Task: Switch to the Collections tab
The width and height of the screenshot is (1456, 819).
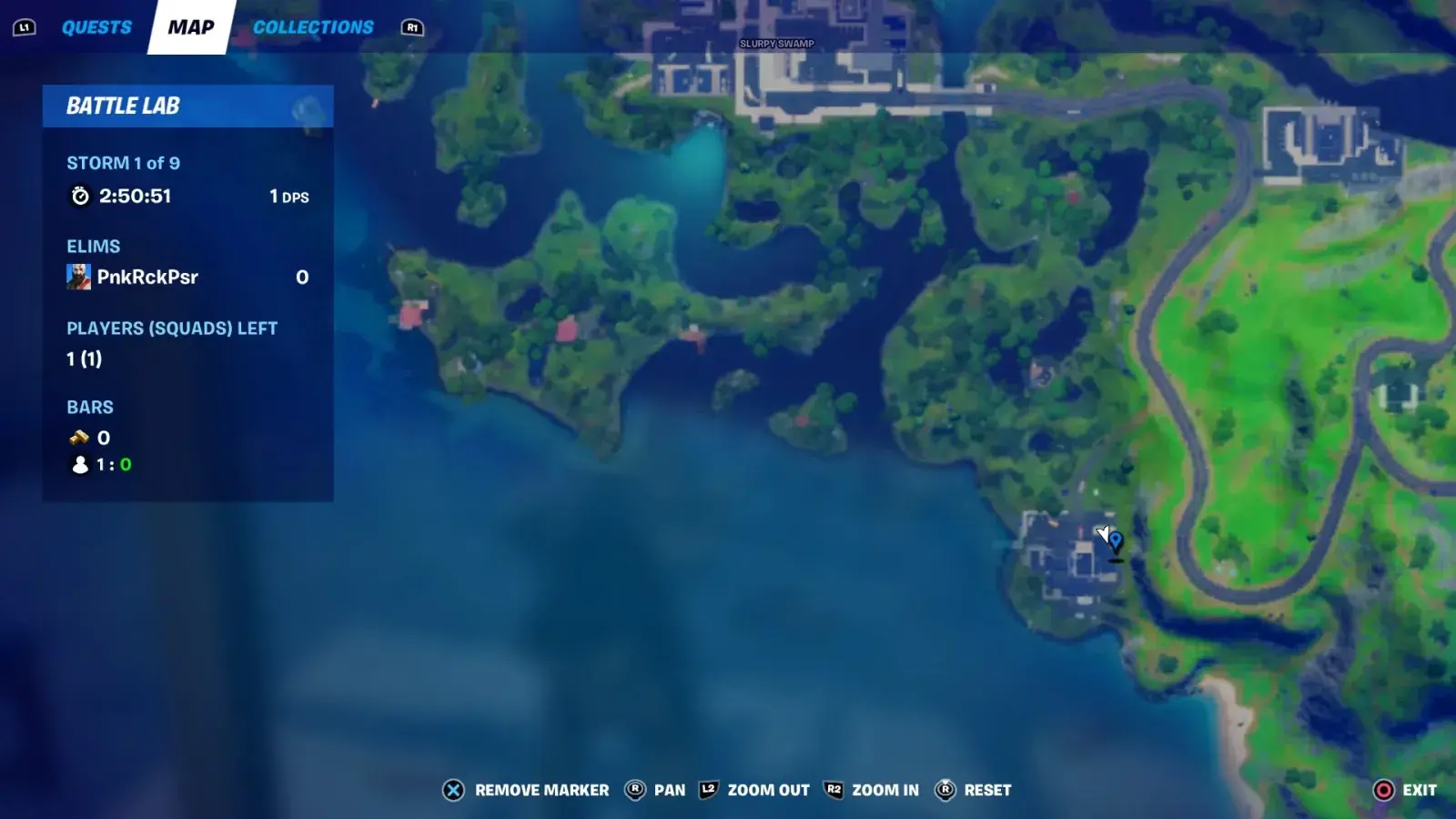Action: pyautogui.click(x=312, y=26)
